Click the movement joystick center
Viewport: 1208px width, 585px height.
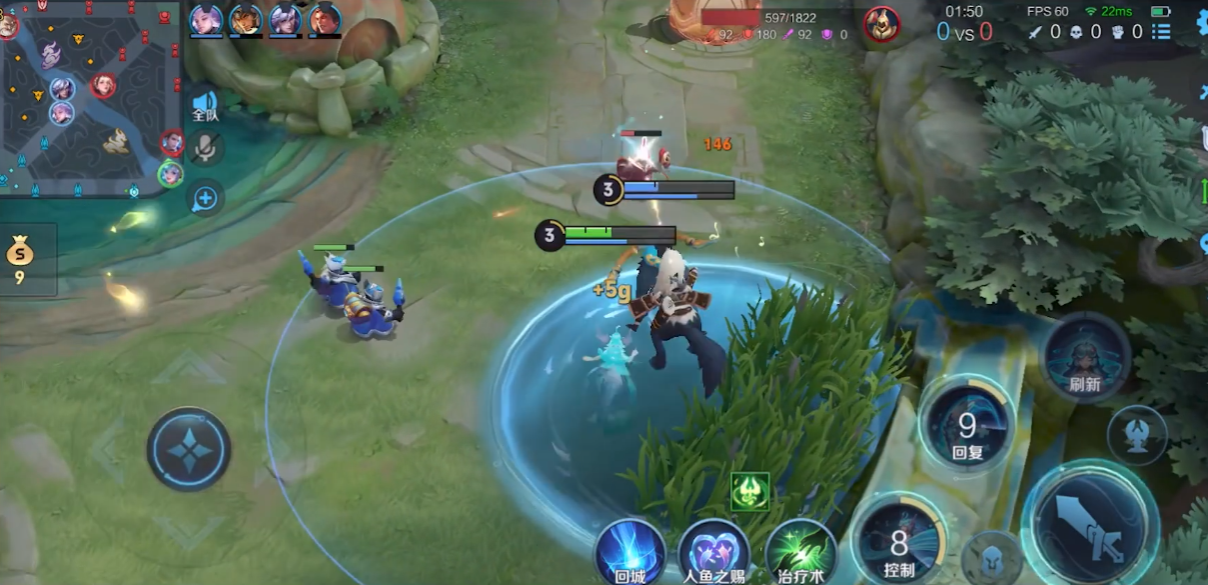click(x=189, y=448)
